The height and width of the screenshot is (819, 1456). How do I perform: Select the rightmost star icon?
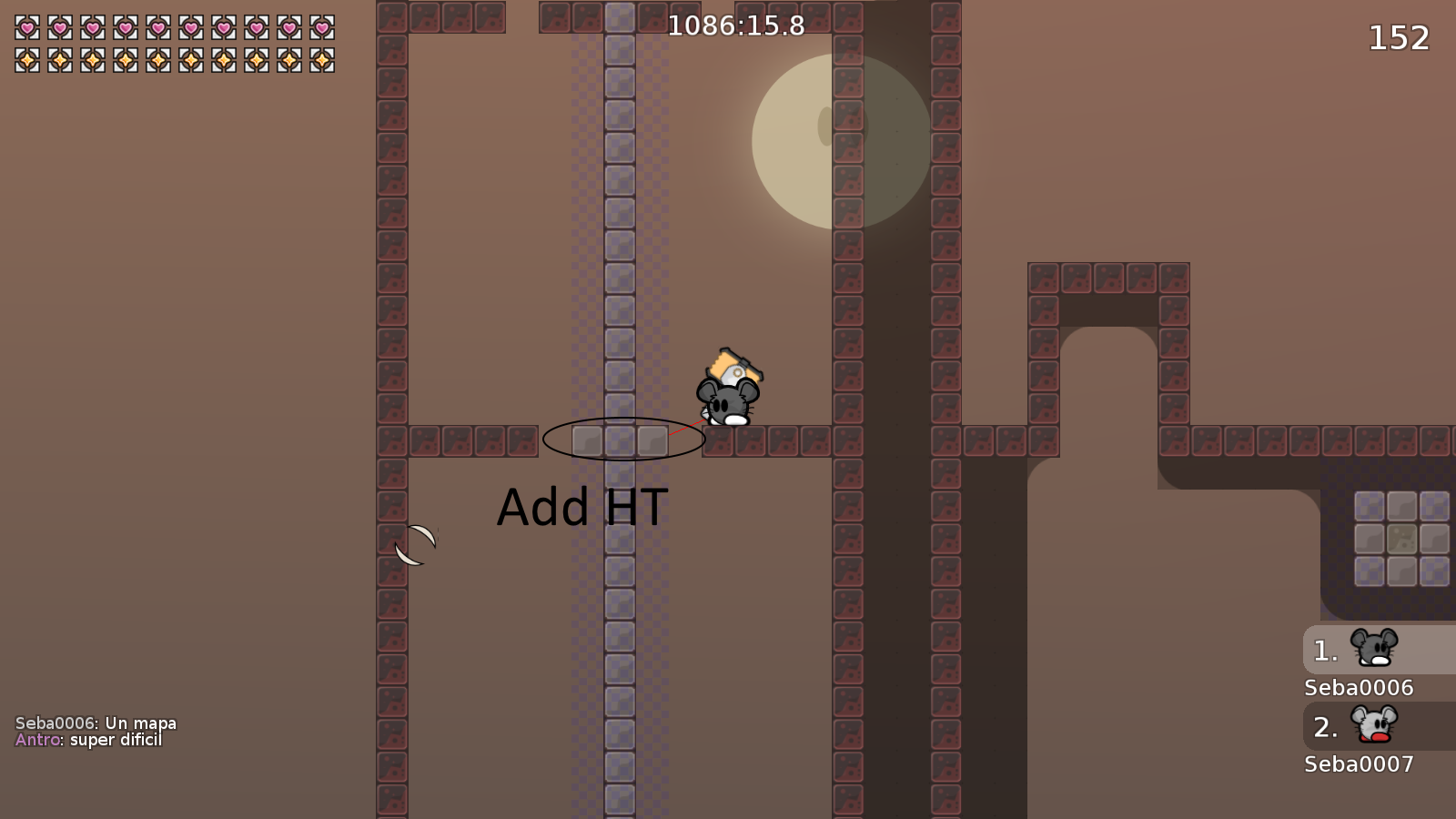pos(324,57)
